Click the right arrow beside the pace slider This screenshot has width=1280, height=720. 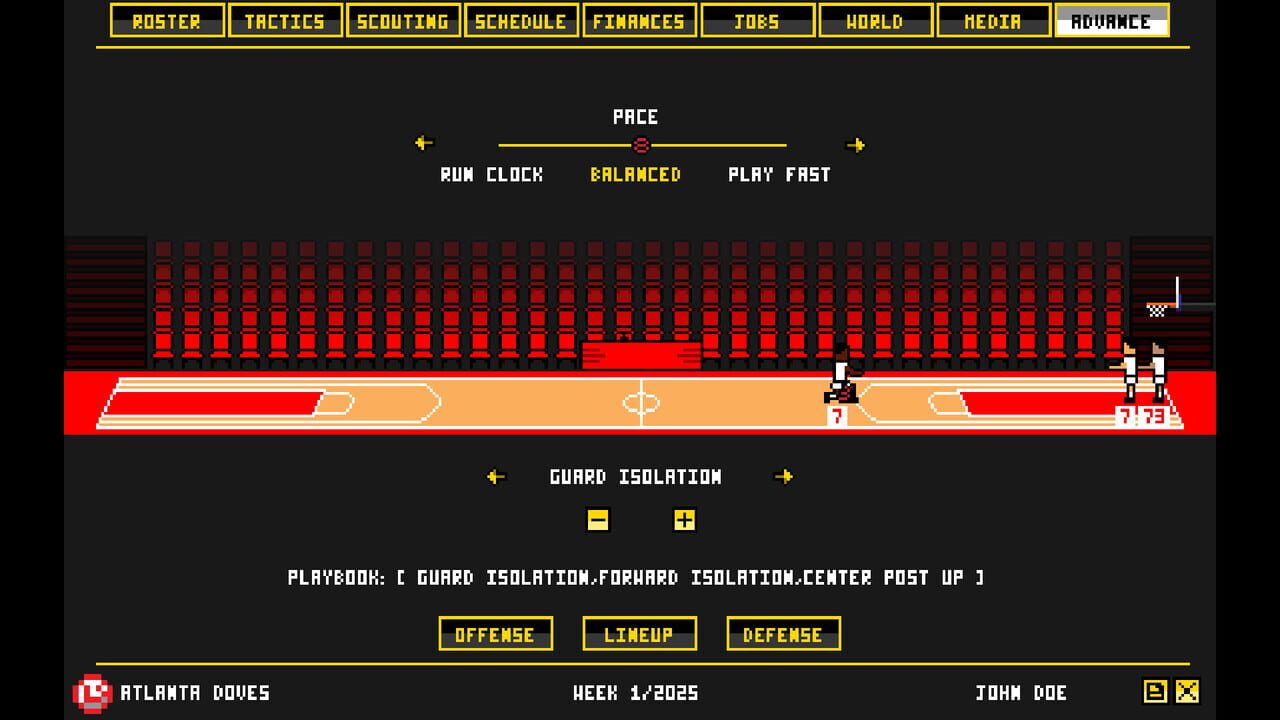856,145
